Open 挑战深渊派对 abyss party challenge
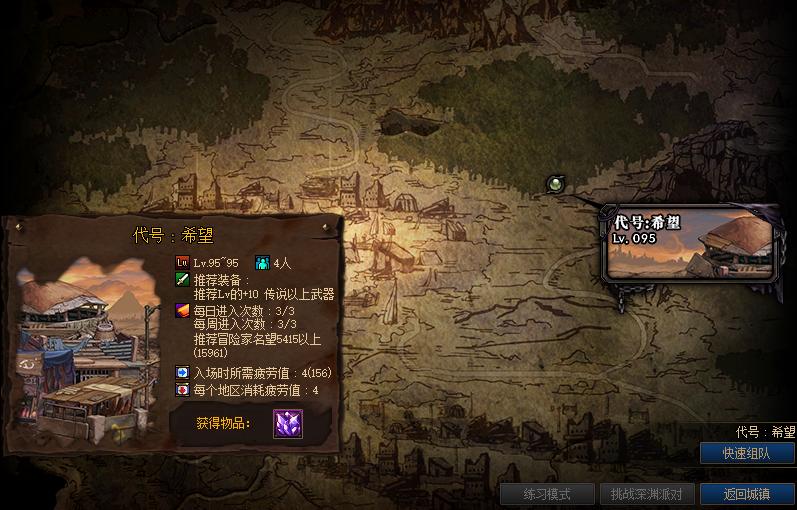The width and height of the screenshot is (797, 510). click(646, 494)
